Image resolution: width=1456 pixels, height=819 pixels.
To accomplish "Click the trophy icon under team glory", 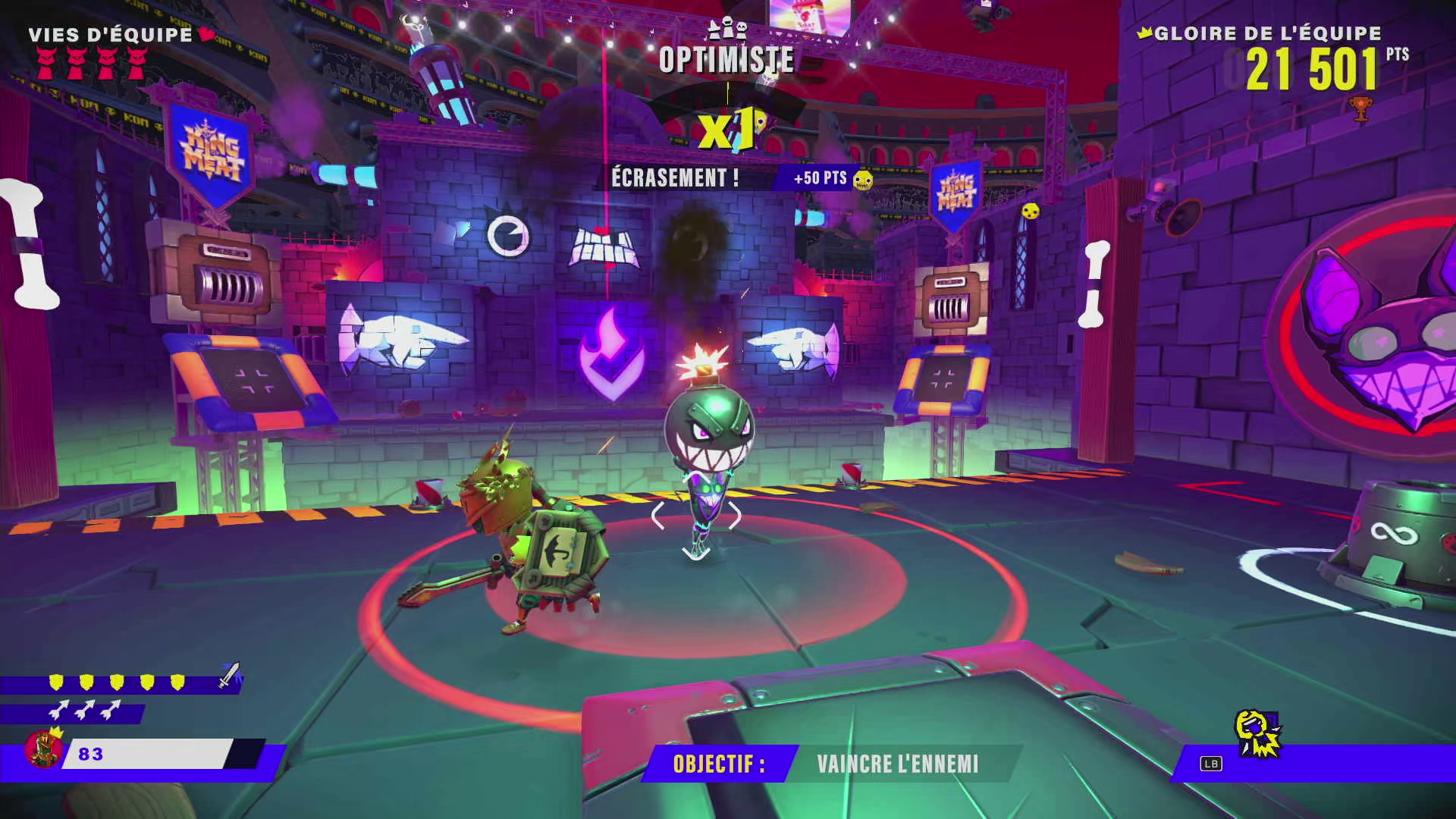I will tap(1360, 108).
